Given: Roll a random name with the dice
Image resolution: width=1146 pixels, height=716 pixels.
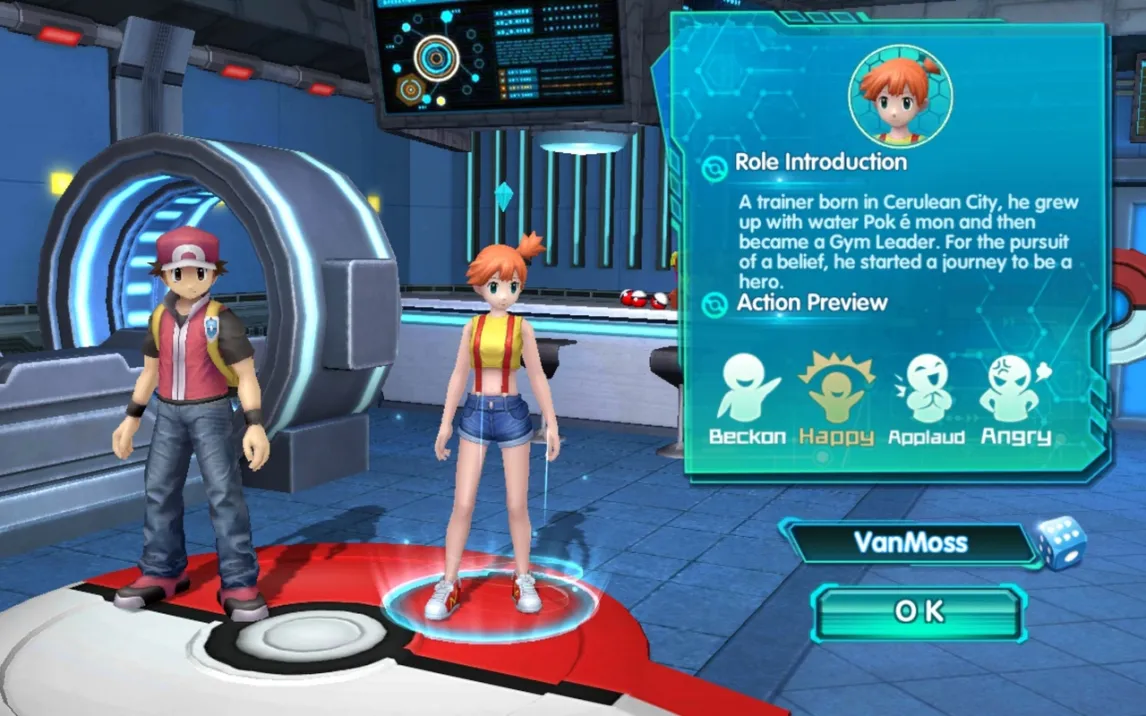Looking at the screenshot, I should 1060,543.
